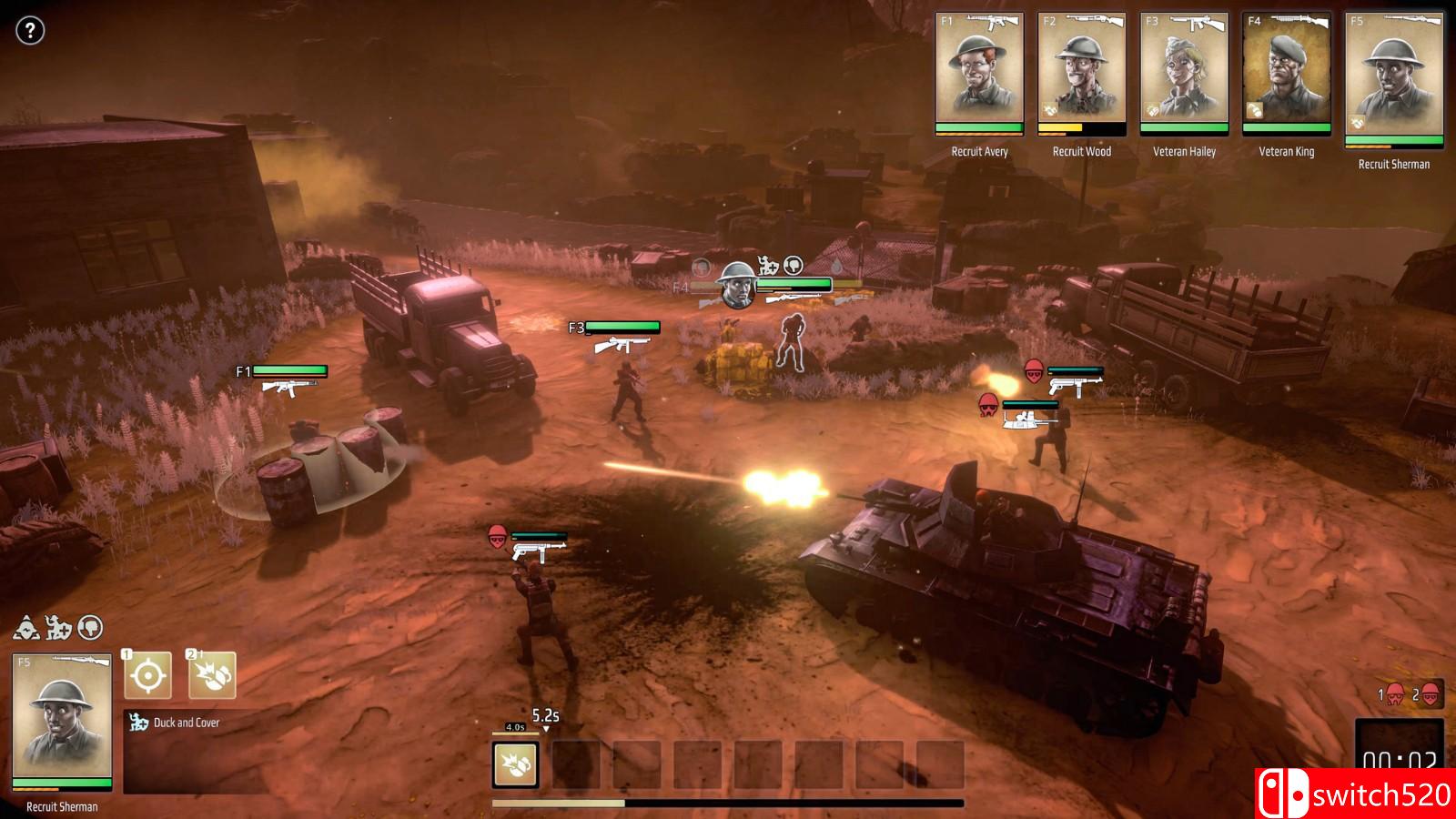The height and width of the screenshot is (819, 1456).
Task: Select Recruit Avery's squad portrait
Action: coord(979,73)
